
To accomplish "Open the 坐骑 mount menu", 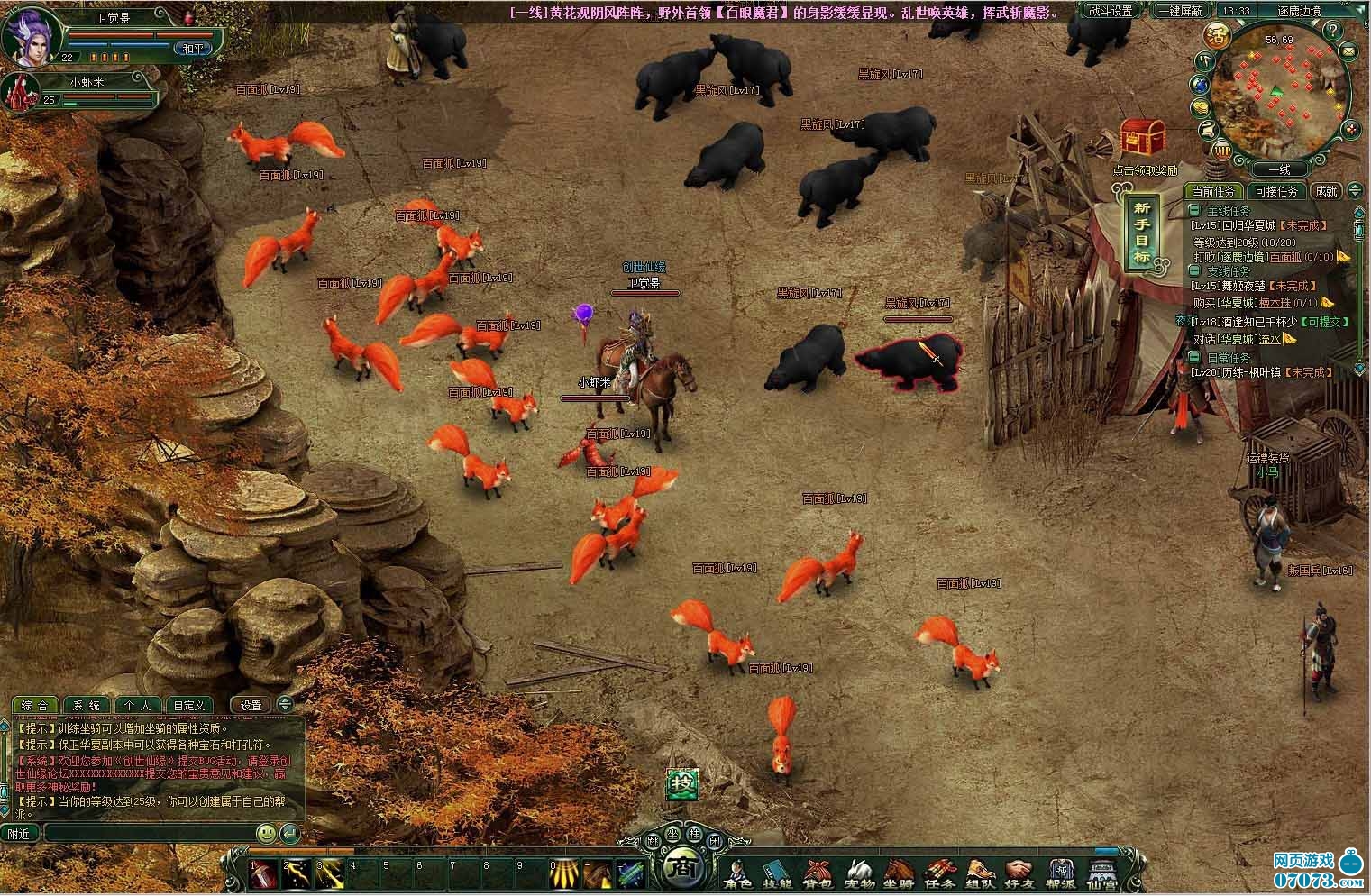I will [897, 872].
